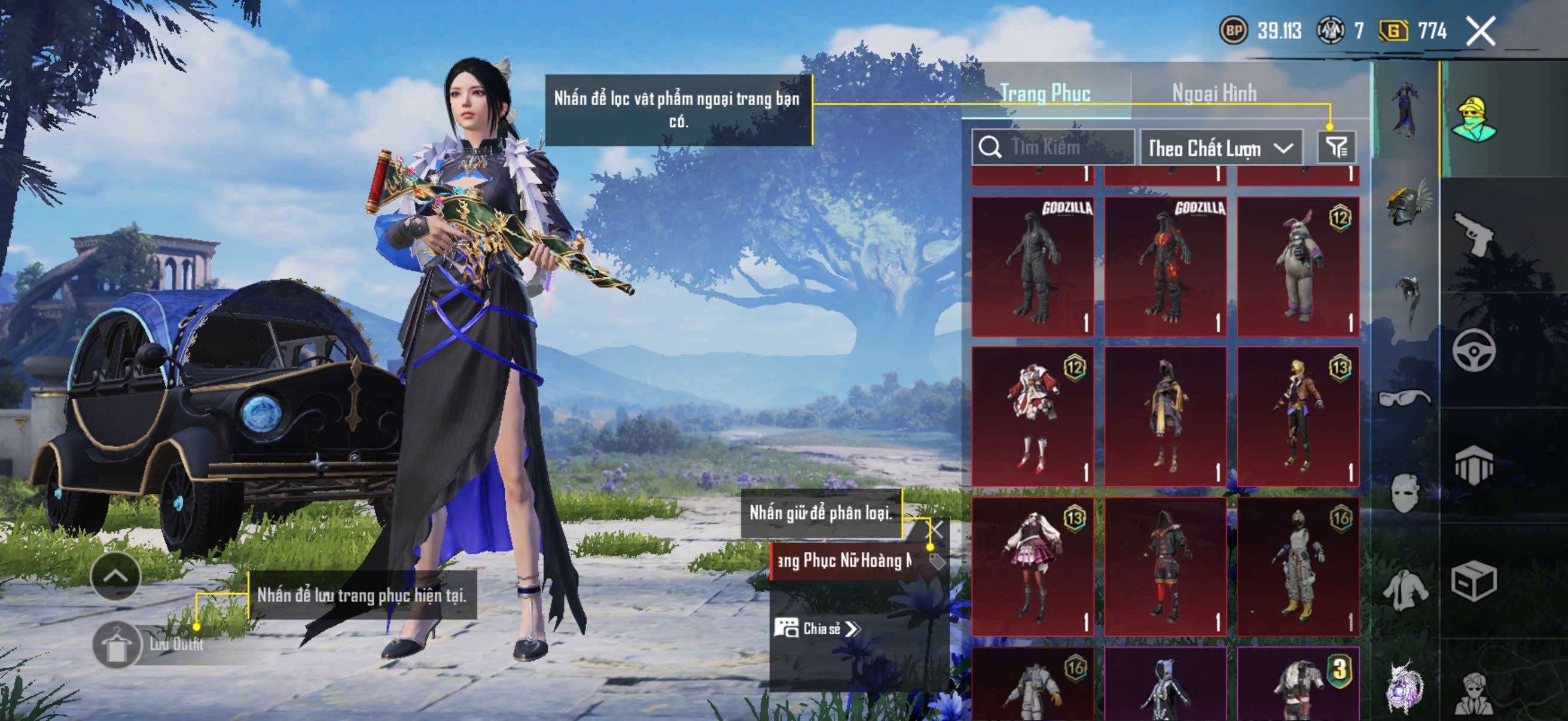Close the inventory screen with the X
Image resolution: width=1568 pixels, height=721 pixels.
(1479, 31)
